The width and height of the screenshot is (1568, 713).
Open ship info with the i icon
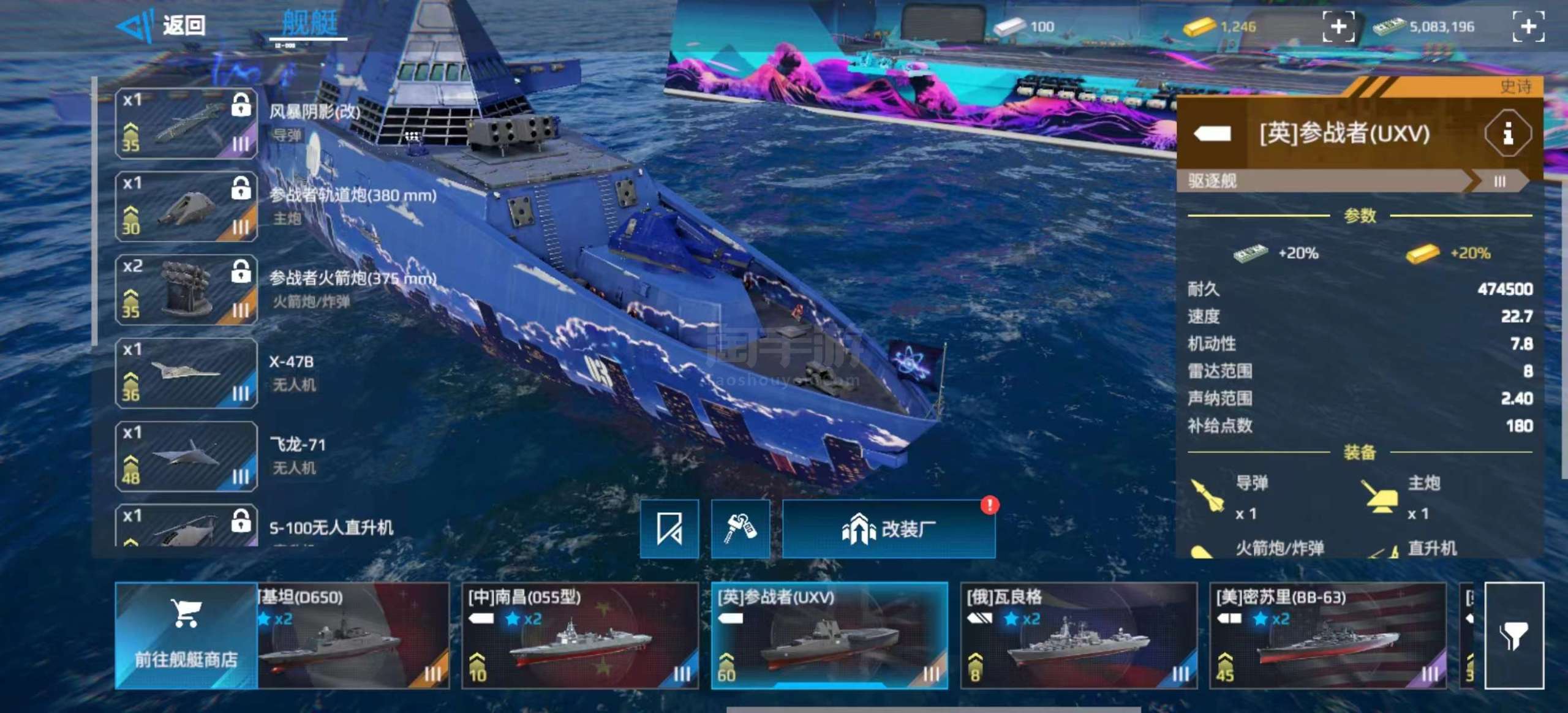[1508, 133]
